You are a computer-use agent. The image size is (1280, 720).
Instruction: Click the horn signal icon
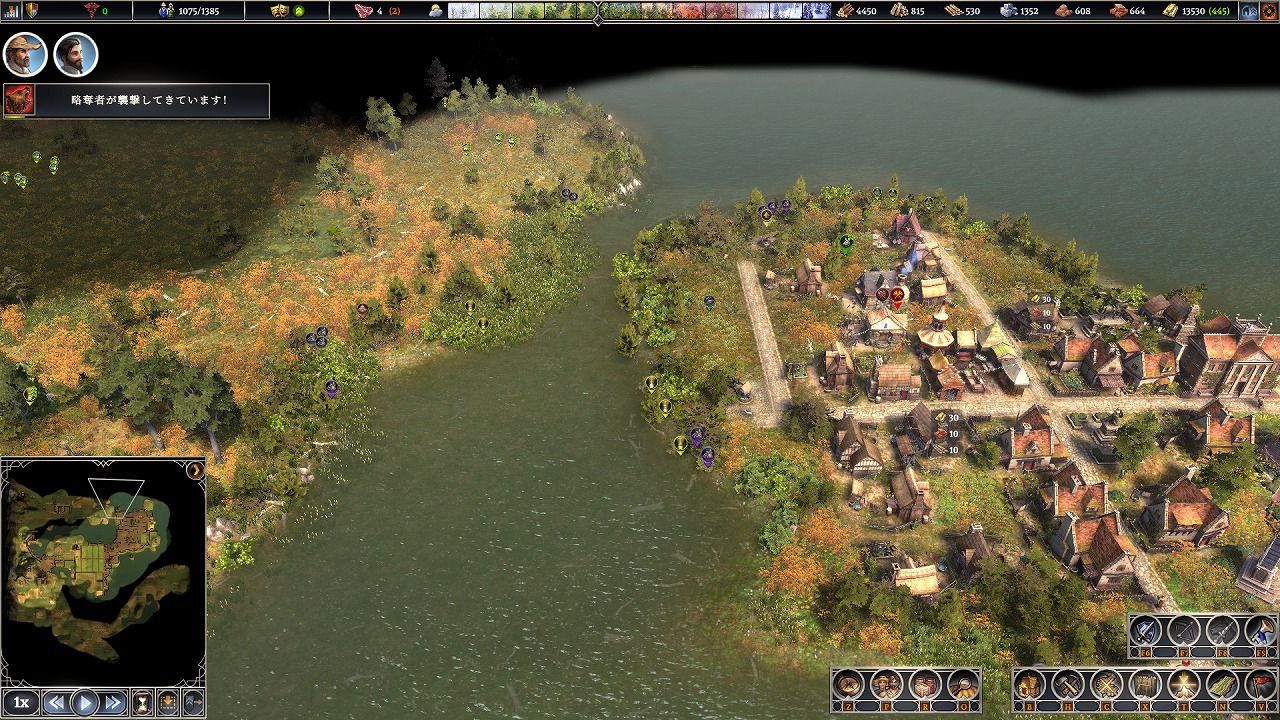coord(1261,631)
